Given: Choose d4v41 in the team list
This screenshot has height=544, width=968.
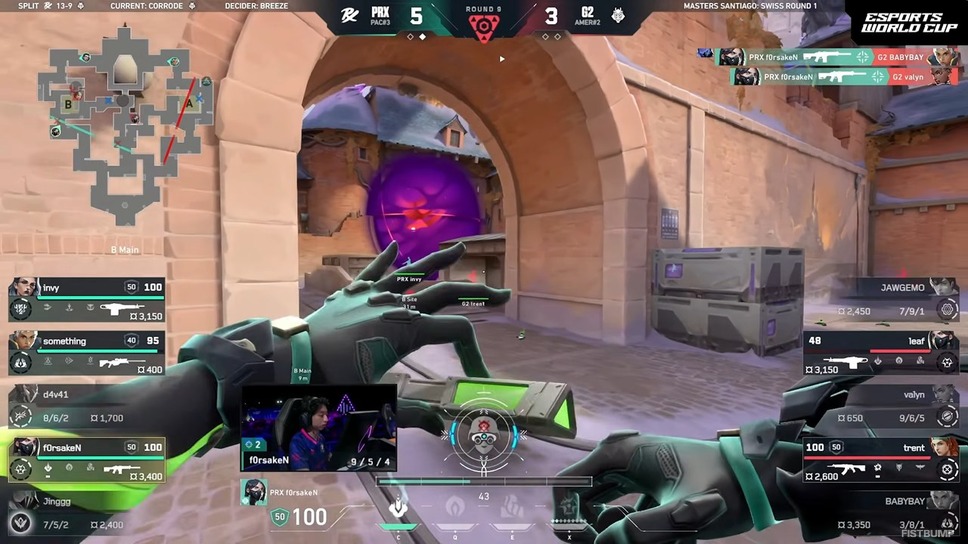Looking at the screenshot, I should pyautogui.click(x=87, y=406).
